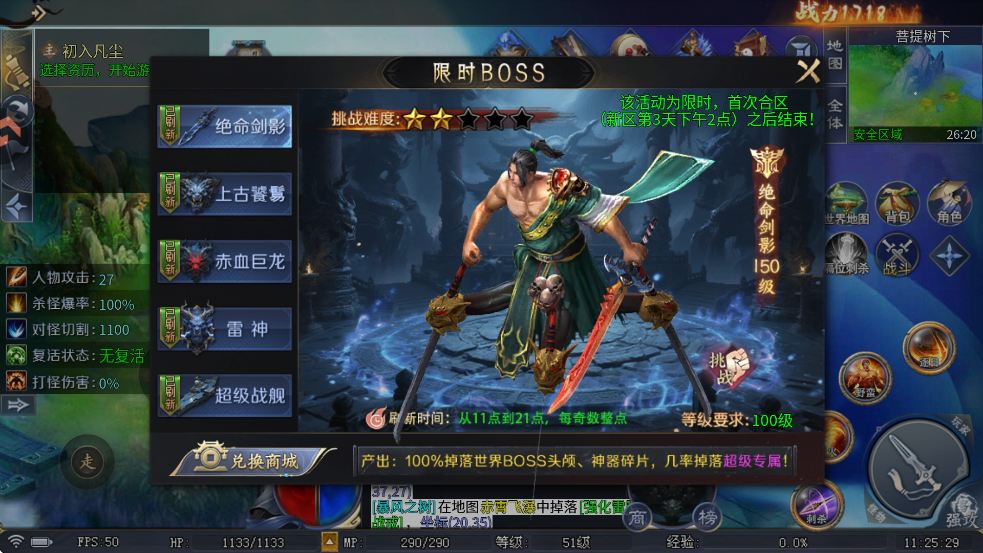Activate the 野蛮 skill

(865, 379)
